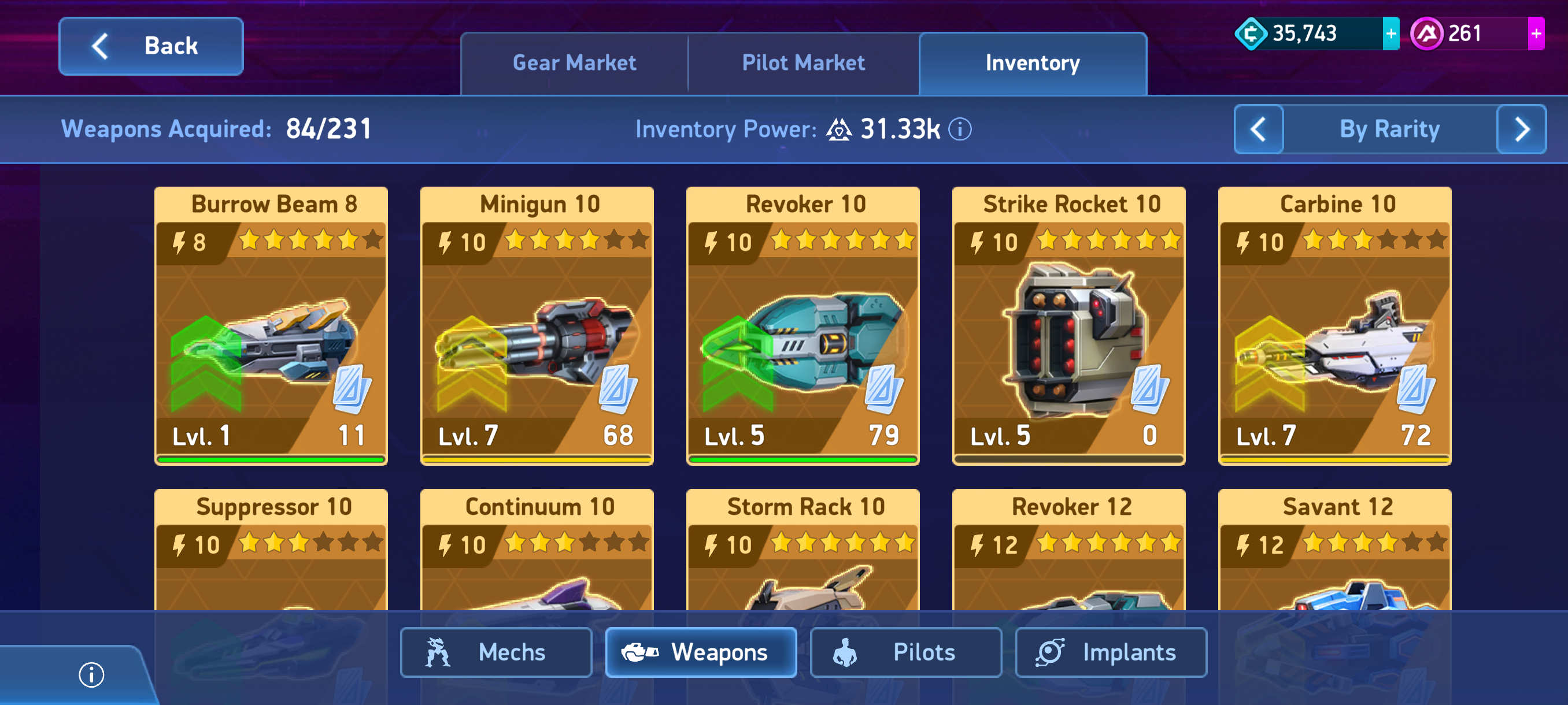Add more credits with the cyan plus
Viewport: 1568px width, 705px height.
[x=1391, y=34]
